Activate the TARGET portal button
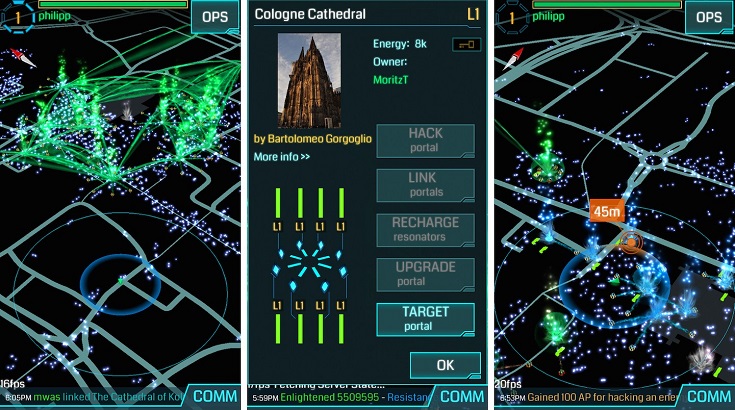The height and width of the screenshot is (410, 735). pos(425,319)
